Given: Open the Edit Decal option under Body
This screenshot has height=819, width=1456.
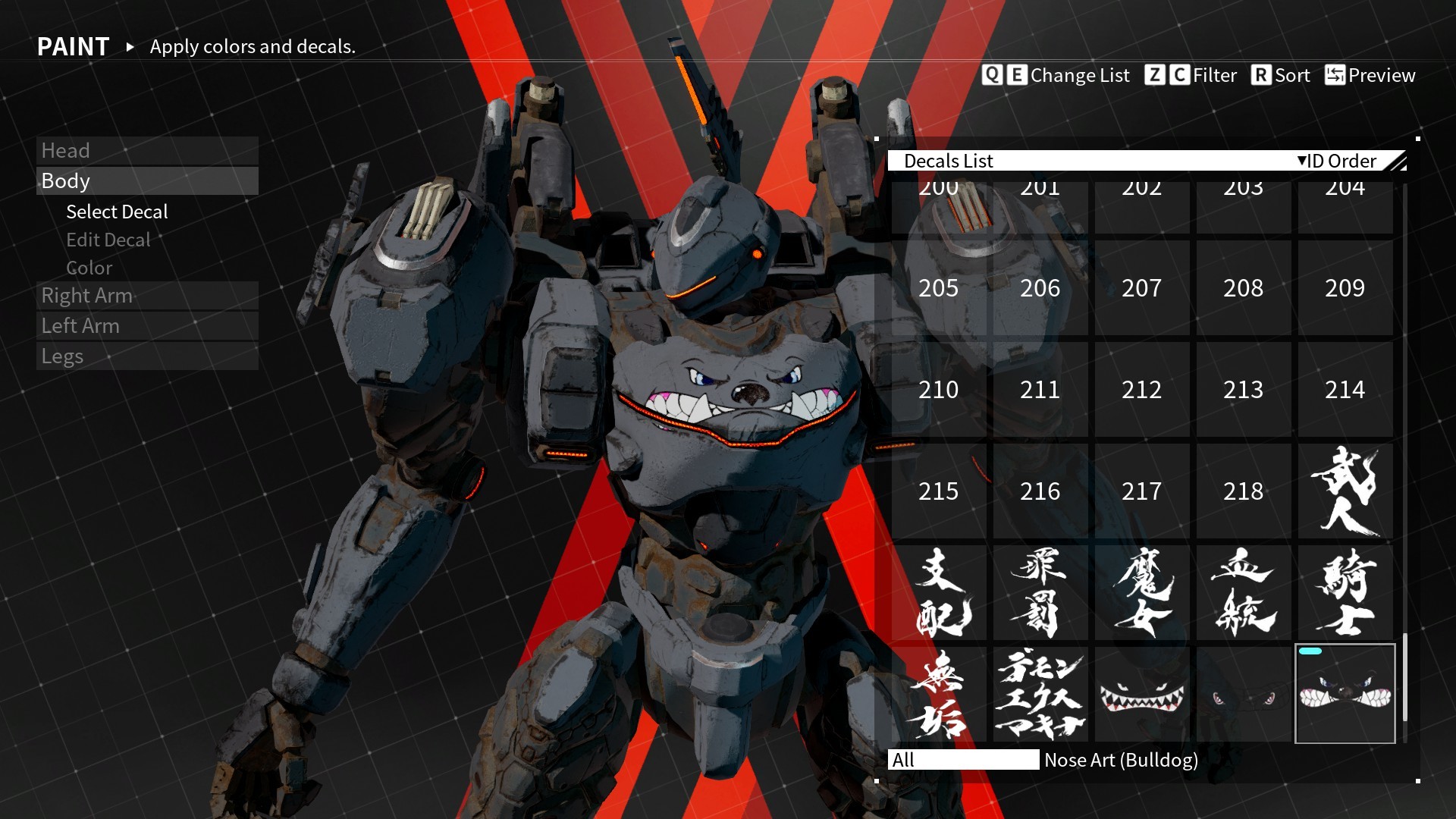Looking at the screenshot, I should tap(108, 240).
